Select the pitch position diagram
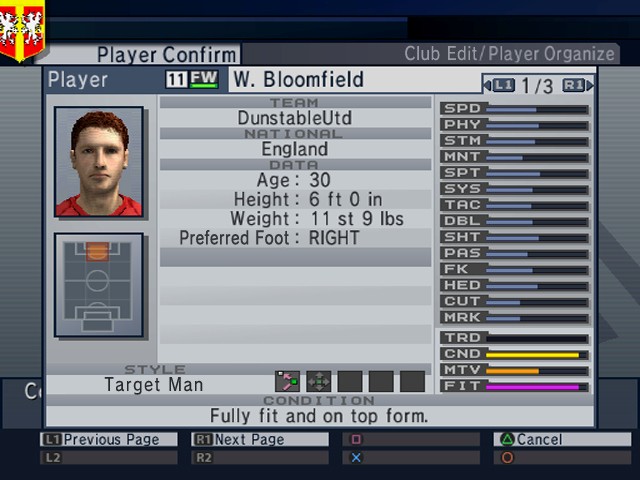640x480 pixels. coord(98,285)
